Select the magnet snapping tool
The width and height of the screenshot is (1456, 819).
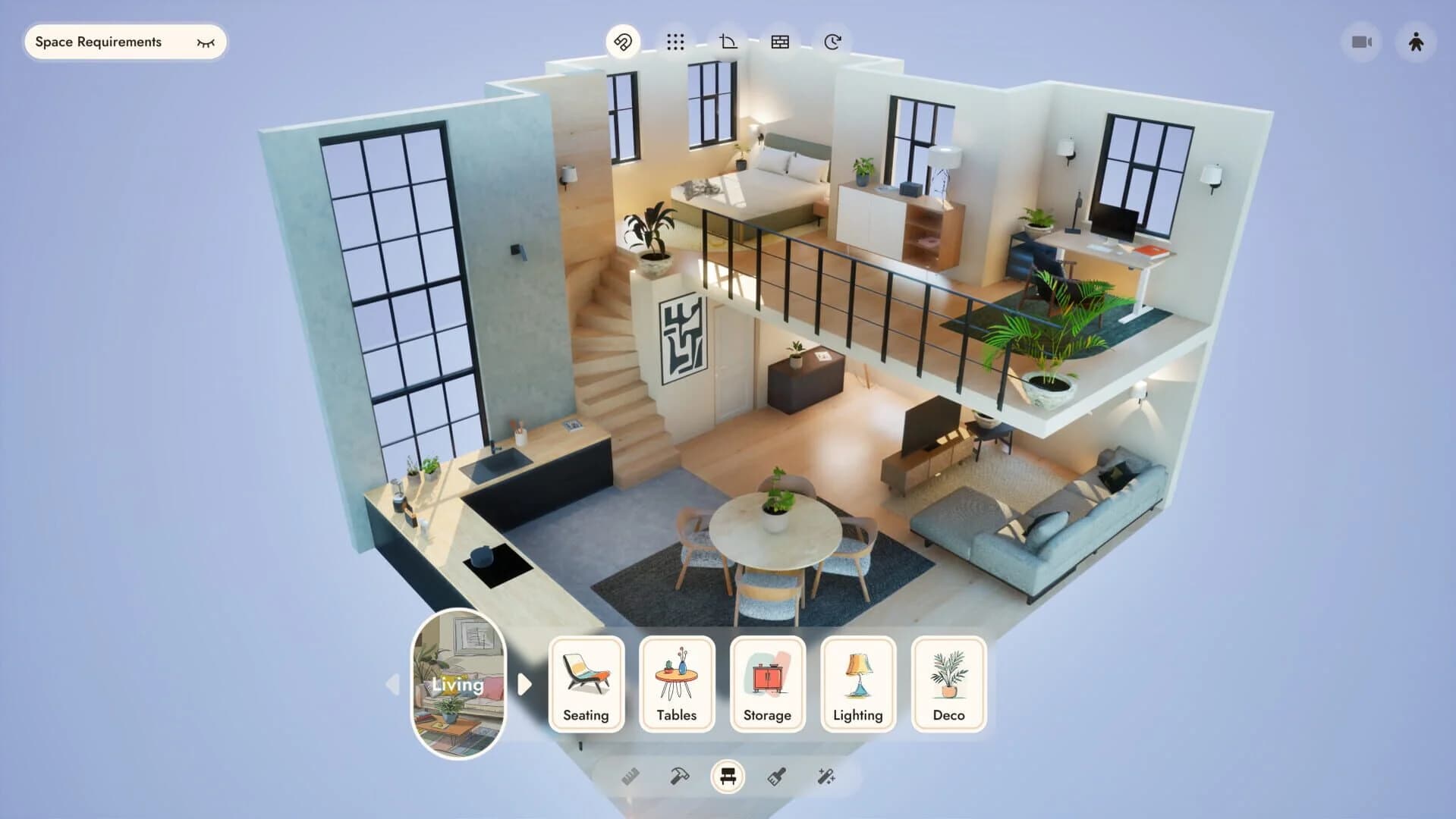(x=624, y=42)
